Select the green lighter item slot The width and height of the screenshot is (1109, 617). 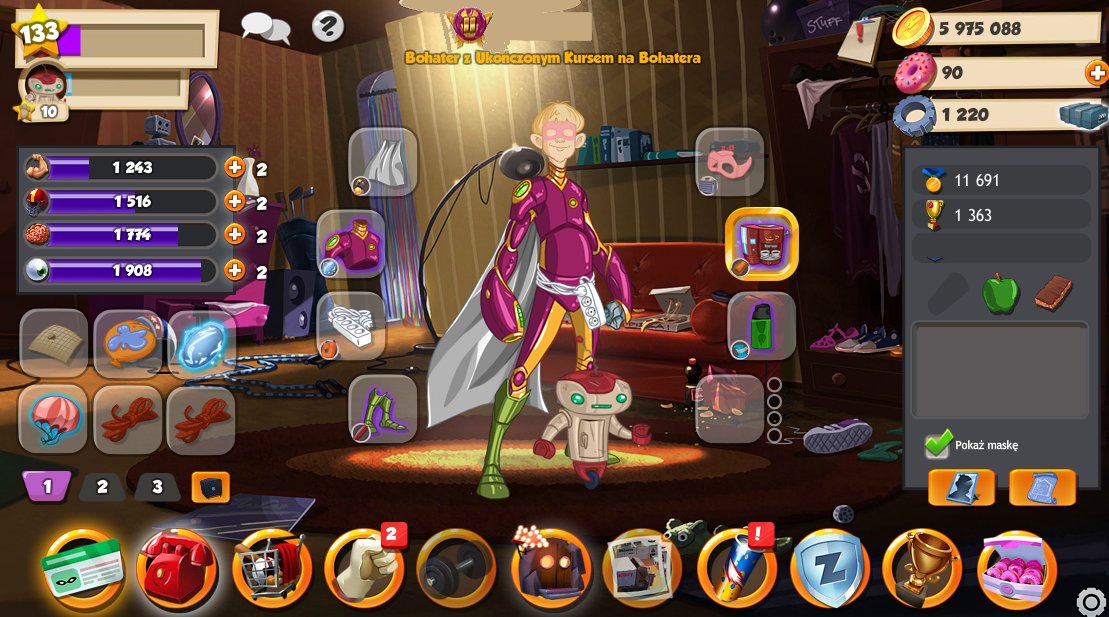coord(761,326)
